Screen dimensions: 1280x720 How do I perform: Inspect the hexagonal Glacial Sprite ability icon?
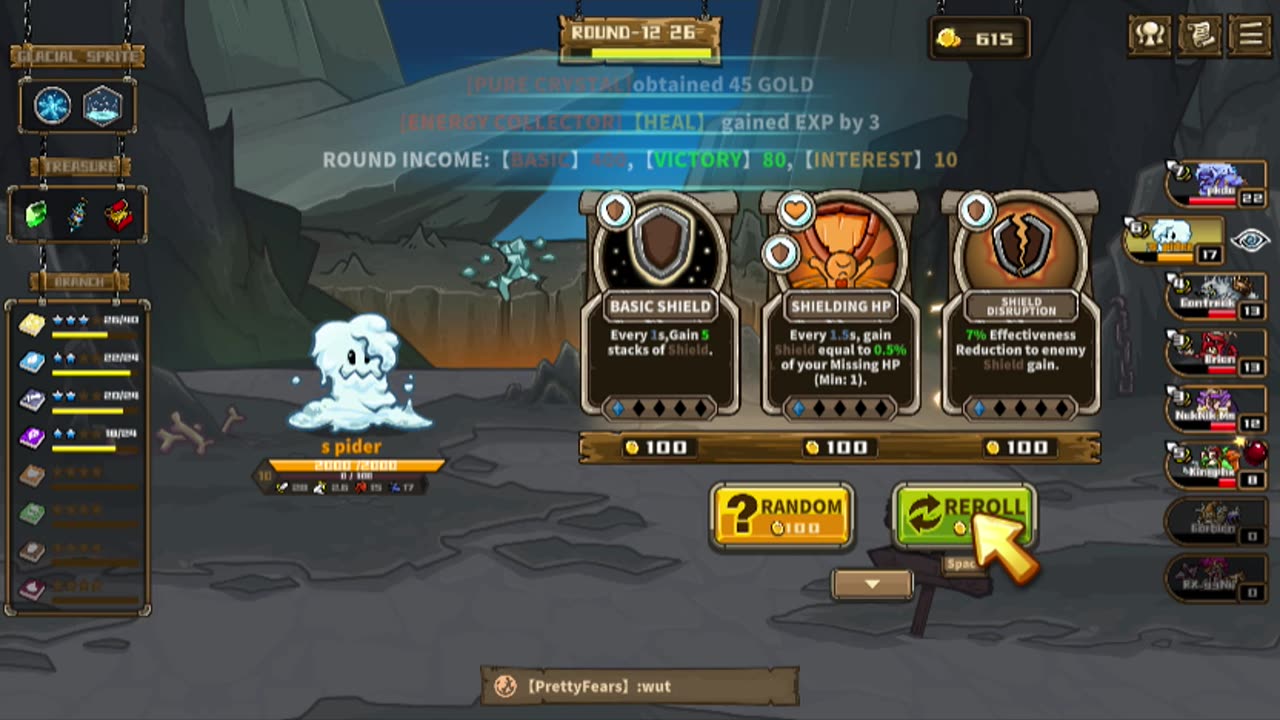pos(102,106)
